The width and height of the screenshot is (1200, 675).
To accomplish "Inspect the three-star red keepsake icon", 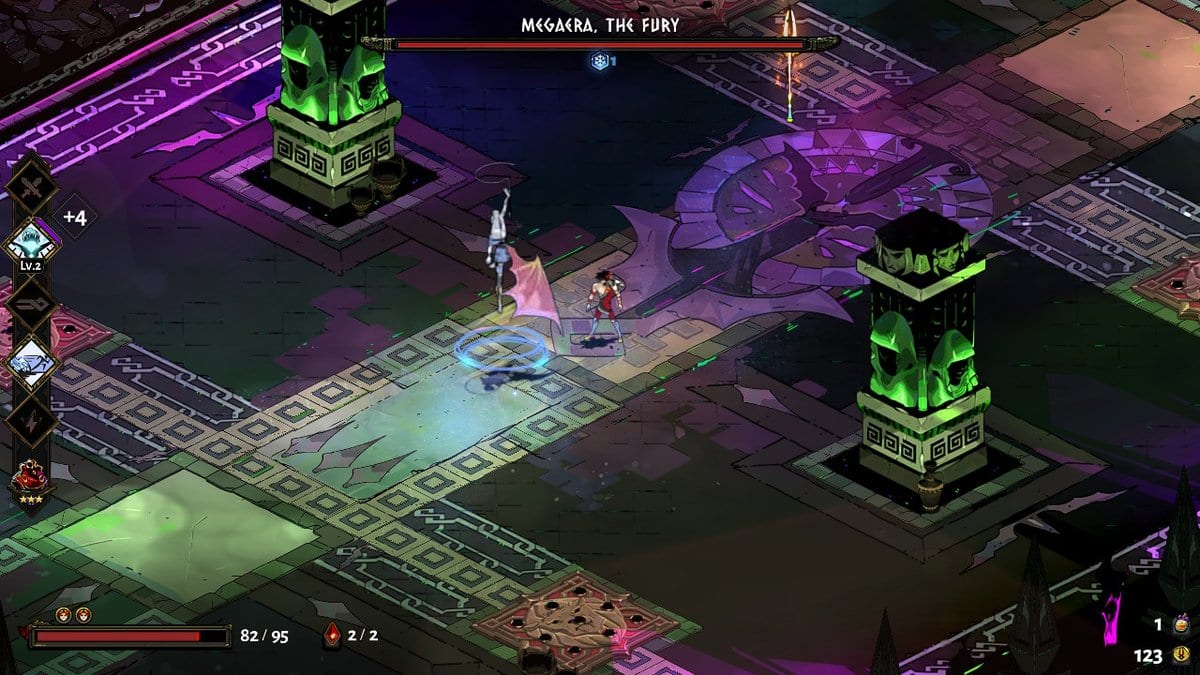I will point(30,478).
